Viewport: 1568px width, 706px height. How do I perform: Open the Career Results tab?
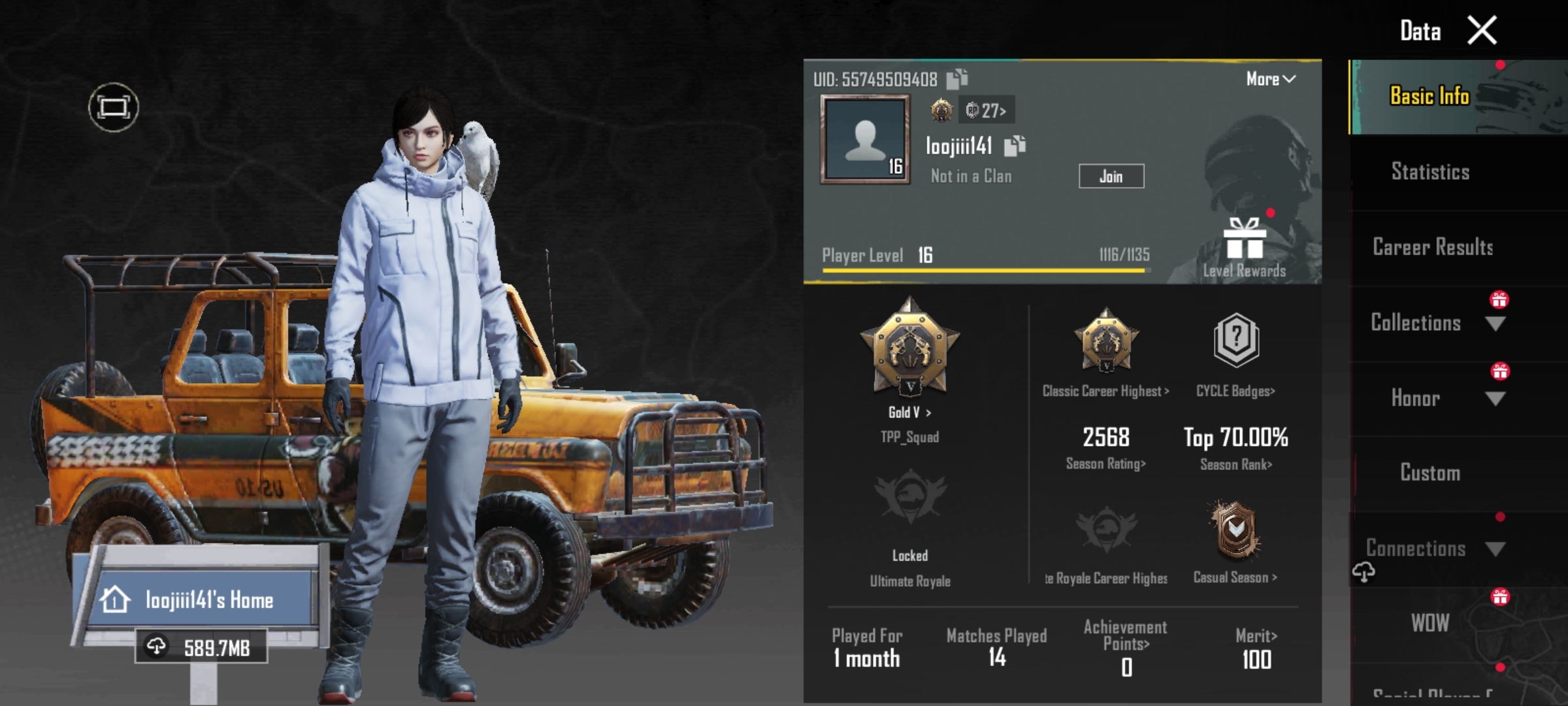(x=1432, y=247)
